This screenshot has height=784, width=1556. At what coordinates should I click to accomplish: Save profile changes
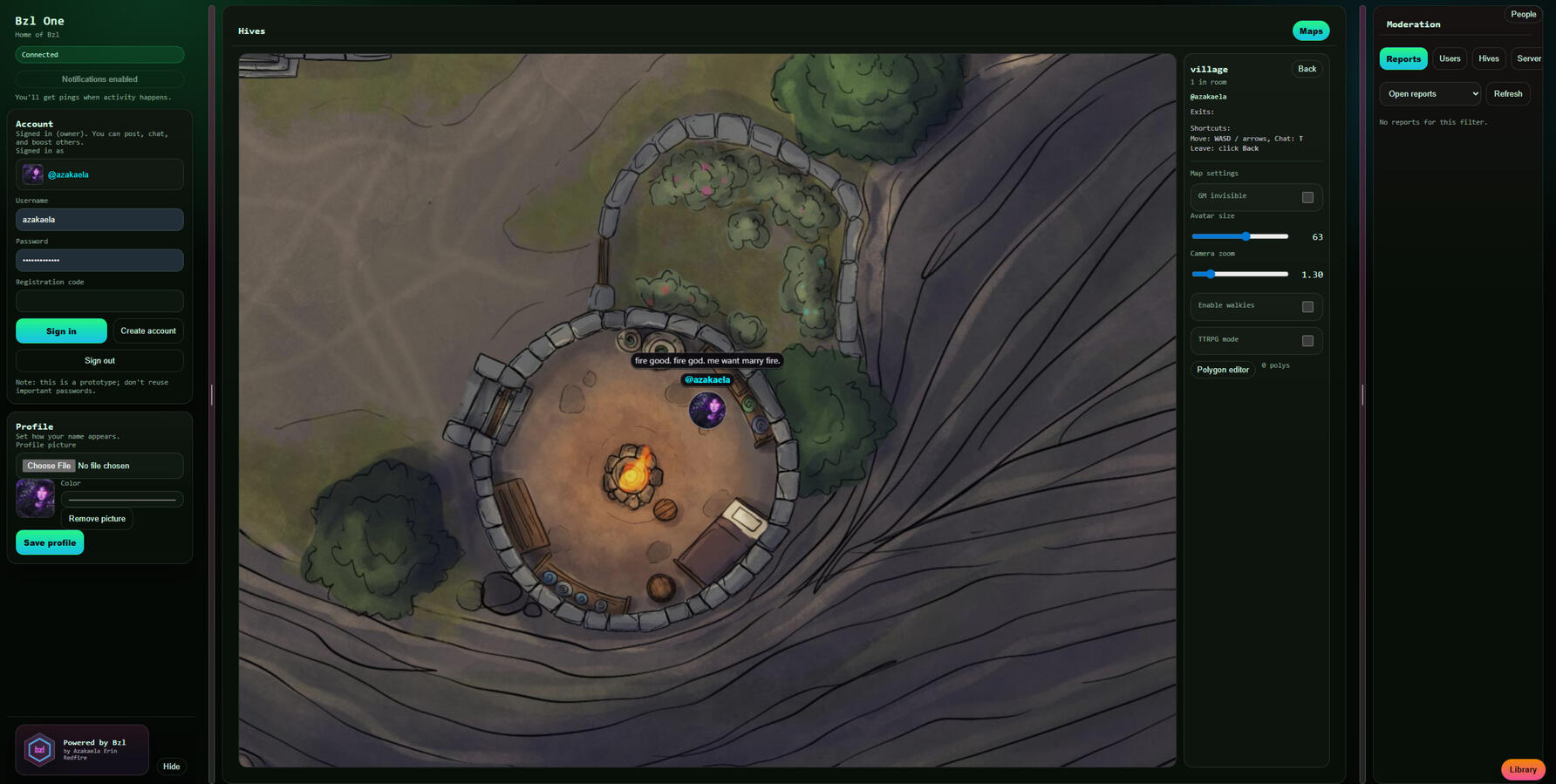tap(50, 542)
